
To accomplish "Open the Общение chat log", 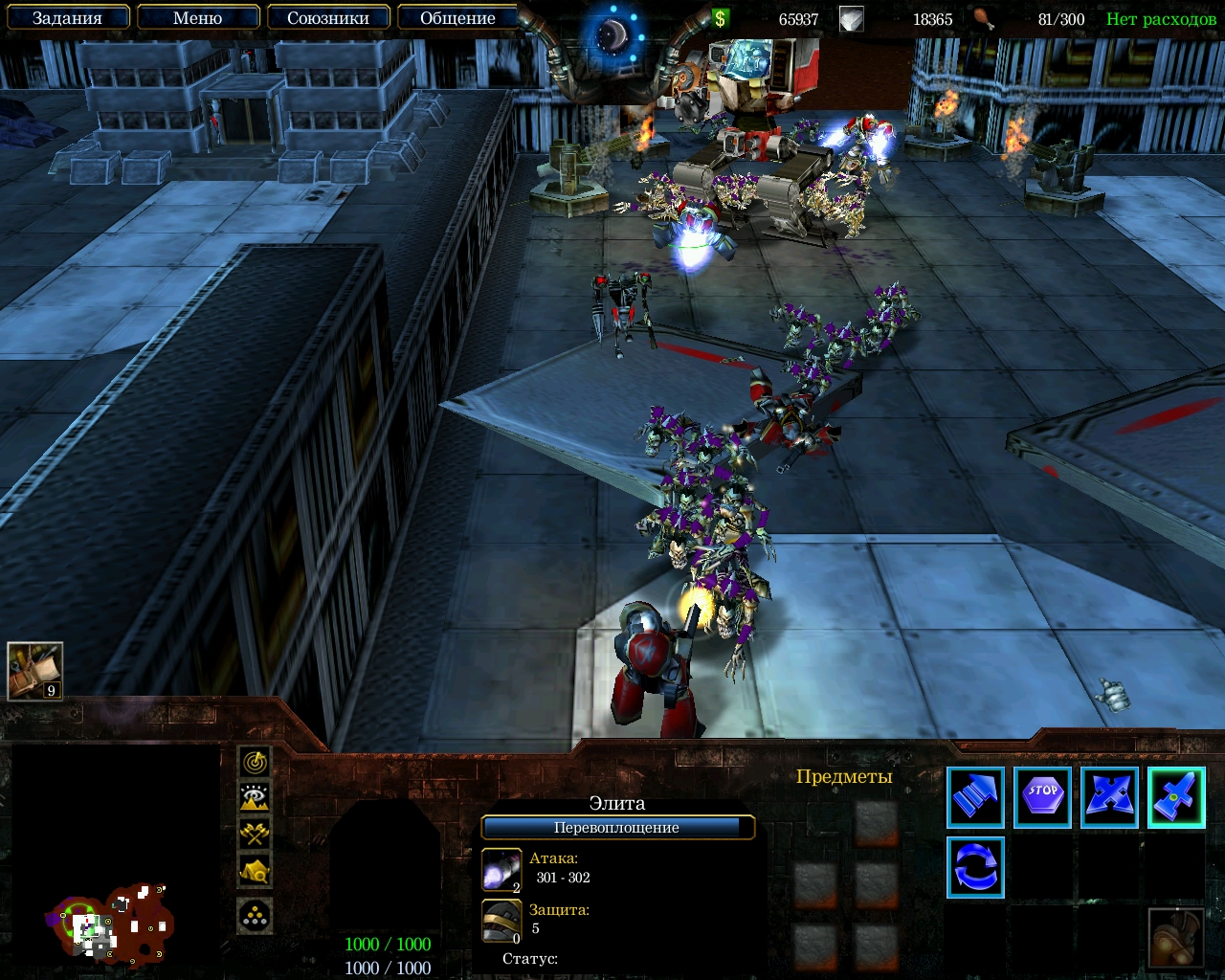I will point(457,18).
